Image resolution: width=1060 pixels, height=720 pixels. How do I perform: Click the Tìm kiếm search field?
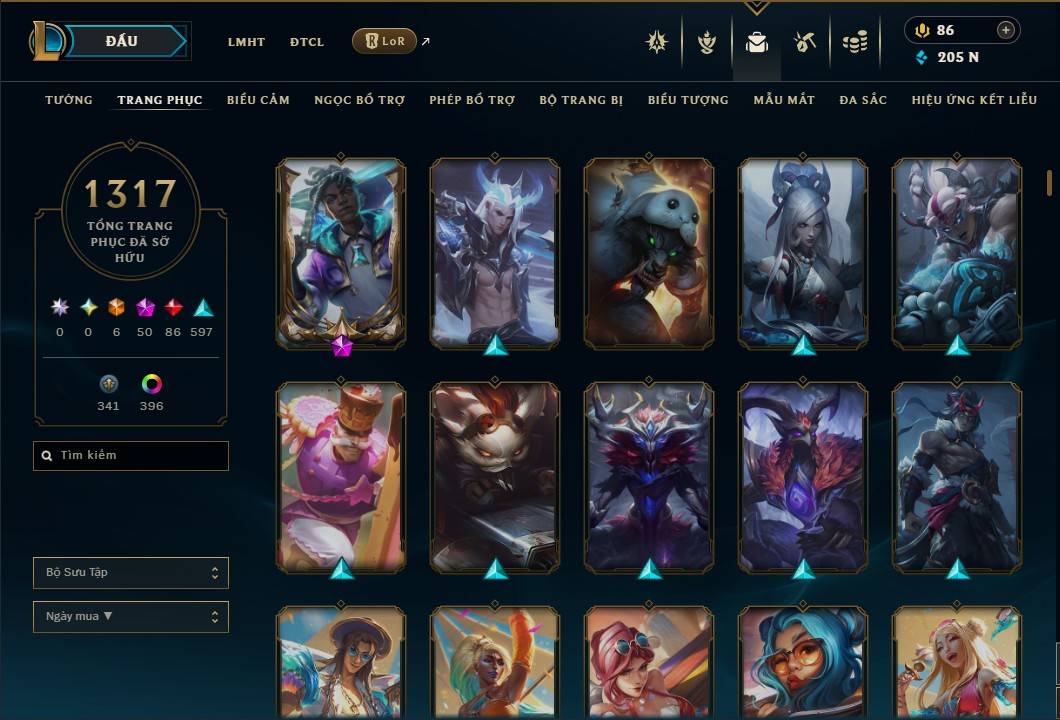click(x=131, y=456)
